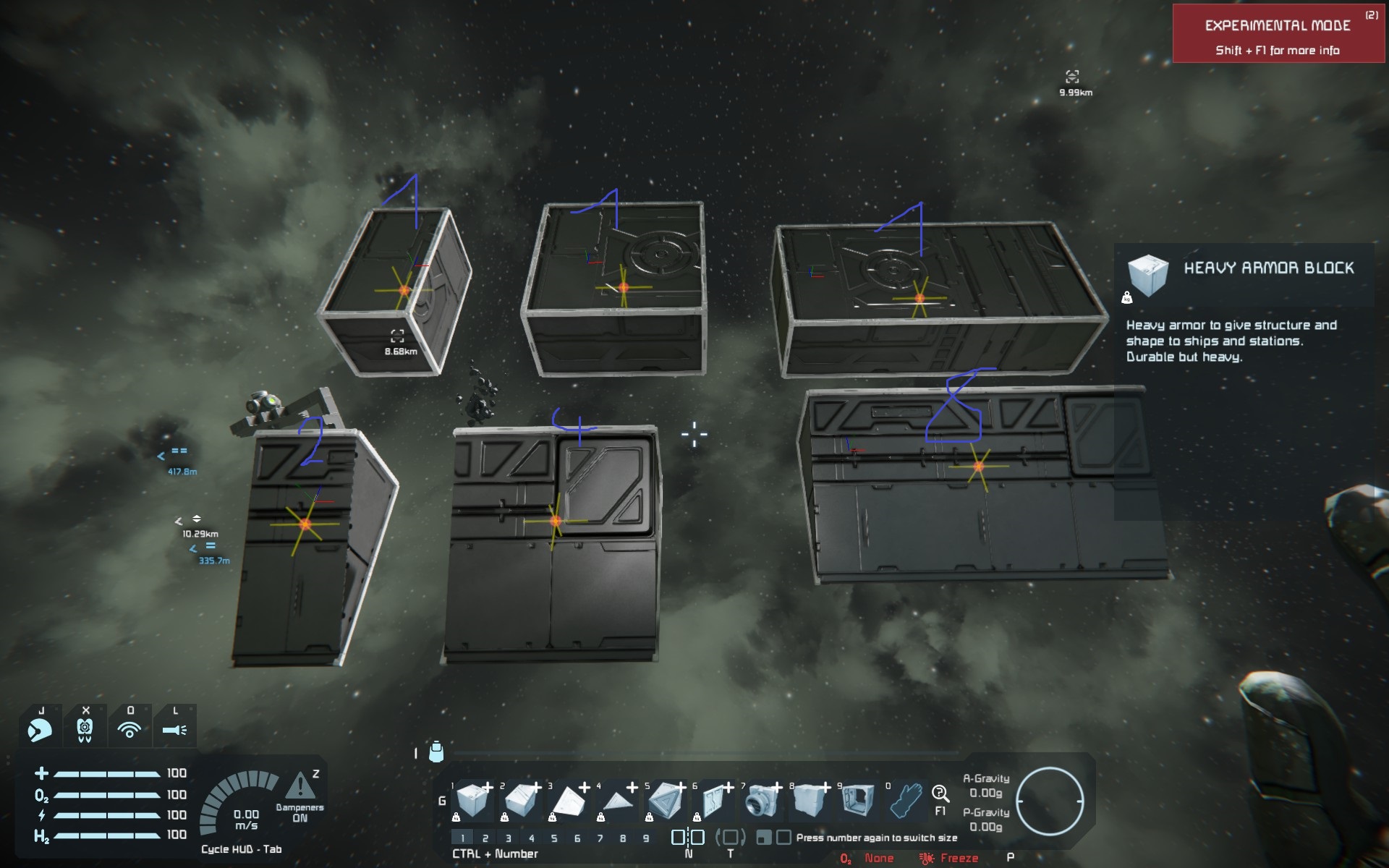Select the inverted corner armor in slot 5
This screenshot has height=868, width=1389.
click(666, 801)
